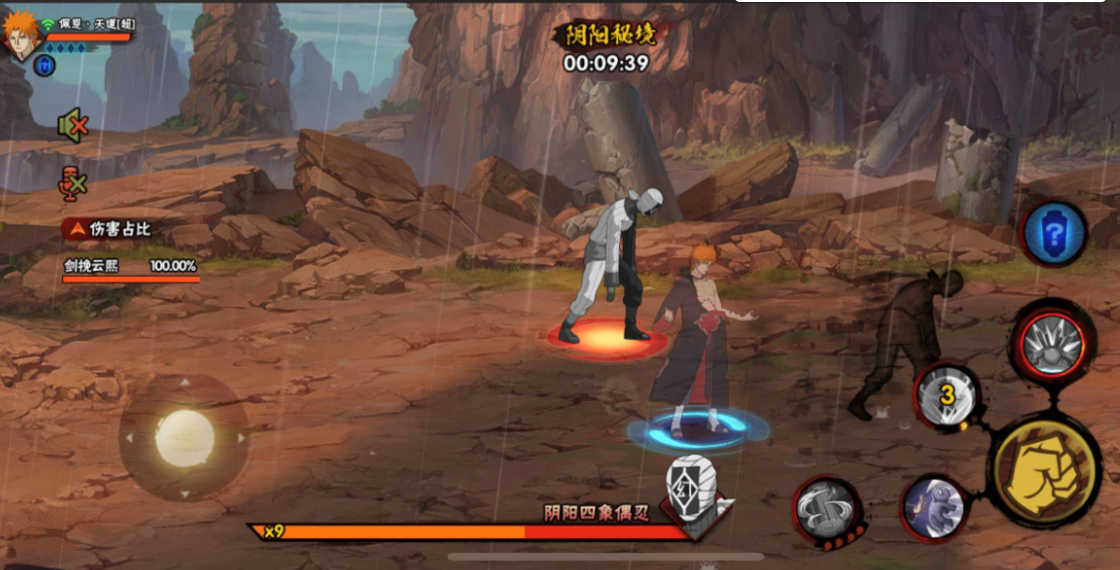Screen dimensions: 1120x570
Task: Toggle the muted speaker icon
Action: point(72,126)
